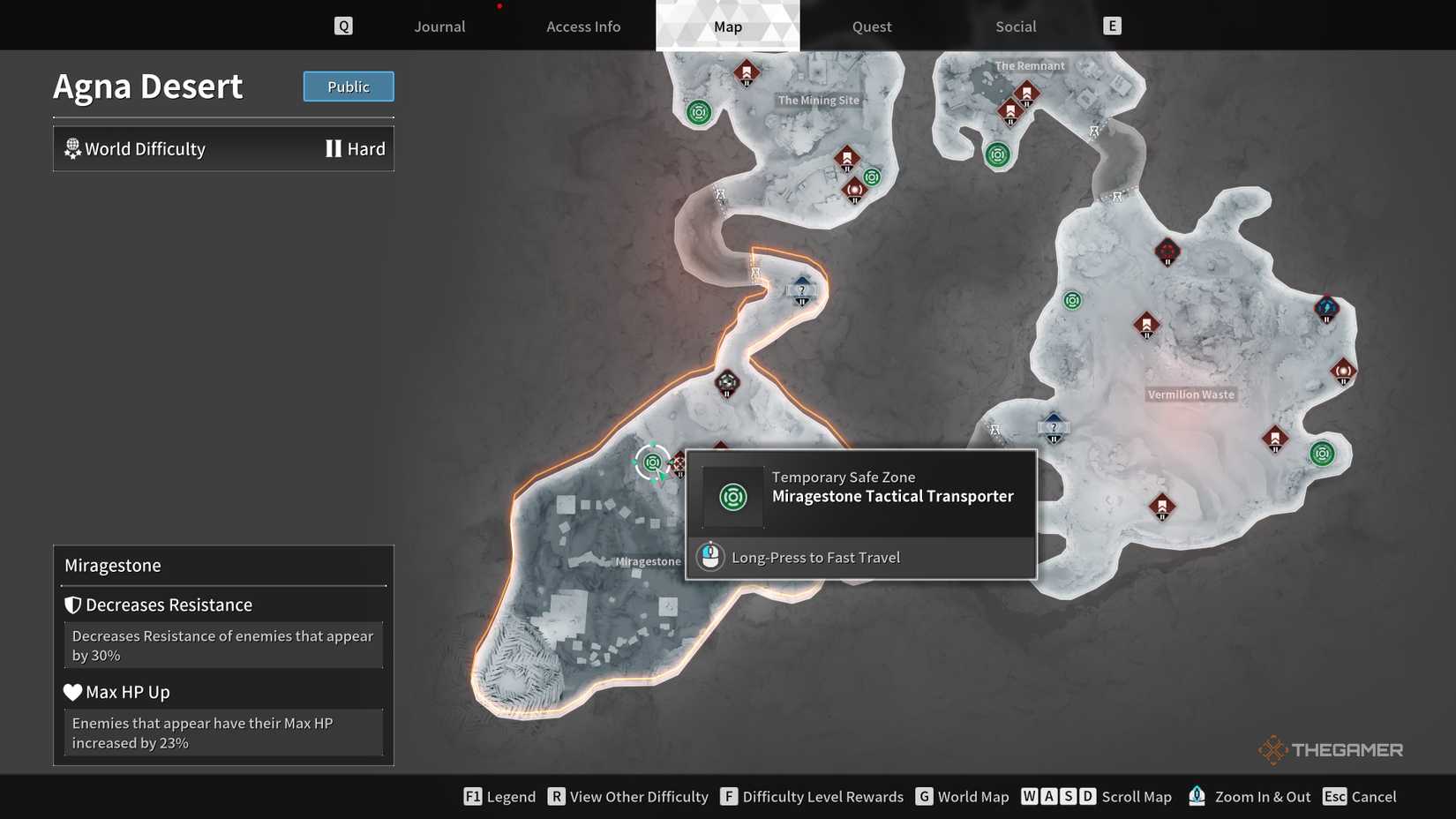
Task: Click the safe zone icon on Vermilion Waste's east coast
Action: tap(1321, 453)
